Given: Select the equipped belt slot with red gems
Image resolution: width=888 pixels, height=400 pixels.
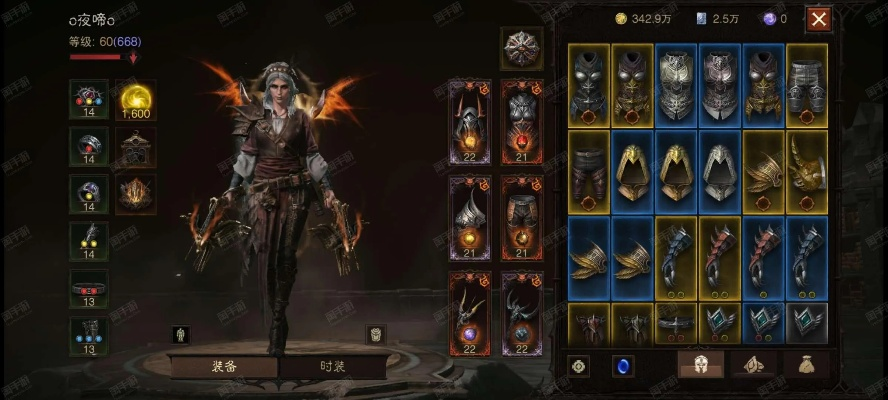Looking at the screenshot, I should tap(89, 285).
